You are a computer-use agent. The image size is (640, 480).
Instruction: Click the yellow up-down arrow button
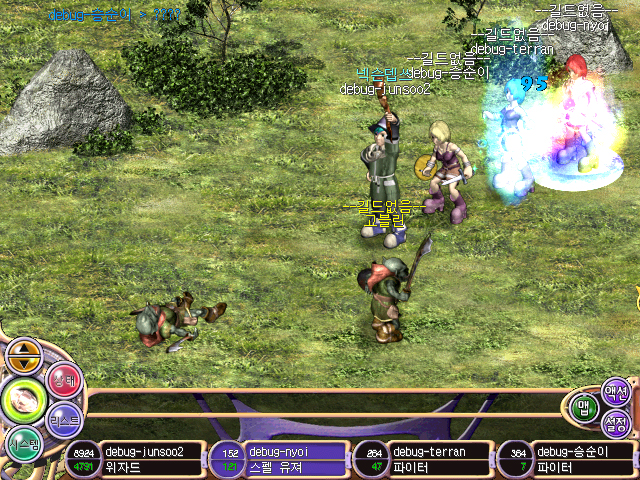(x=24, y=353)
